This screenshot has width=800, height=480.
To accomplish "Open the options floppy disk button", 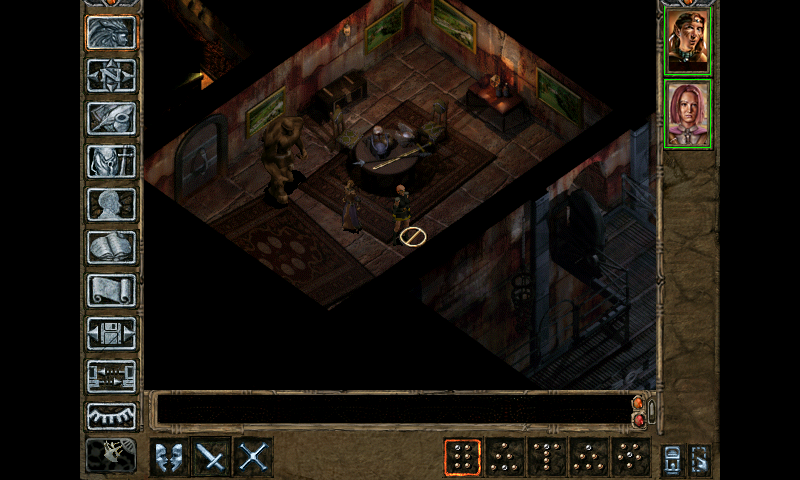I will [x=111, y=333].
